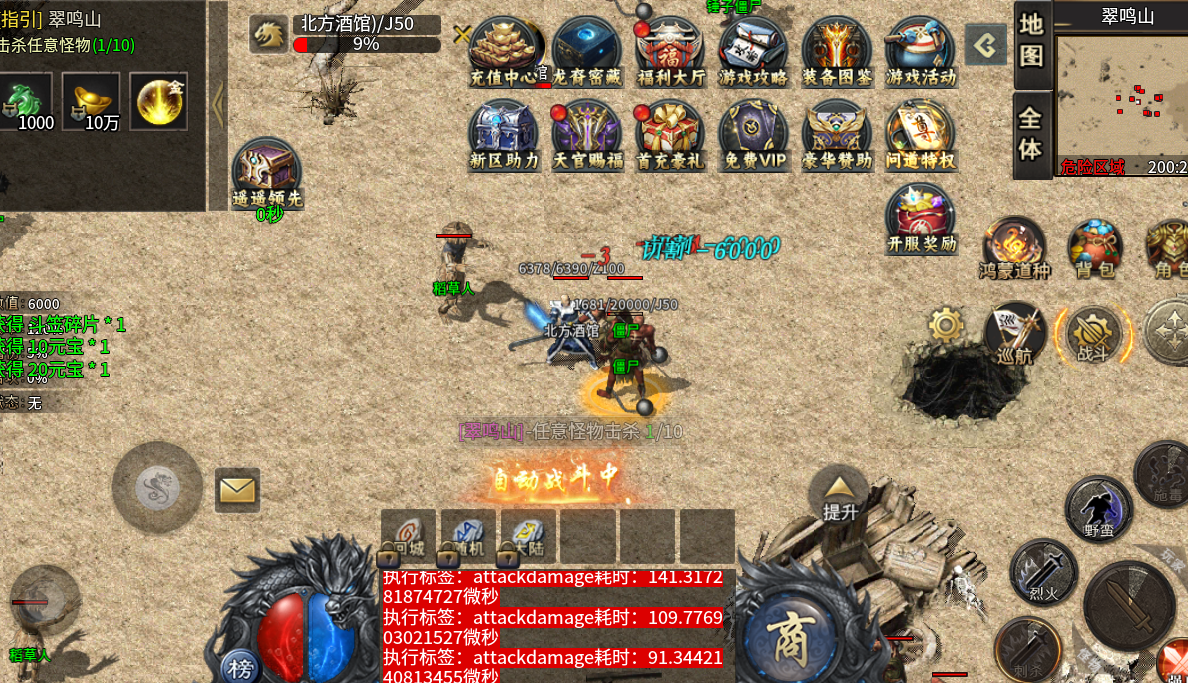The width and height of the screenshot is (1188, 683).
Task: Open the 充值中心 recharge center
Action: [x=503, y=49]
